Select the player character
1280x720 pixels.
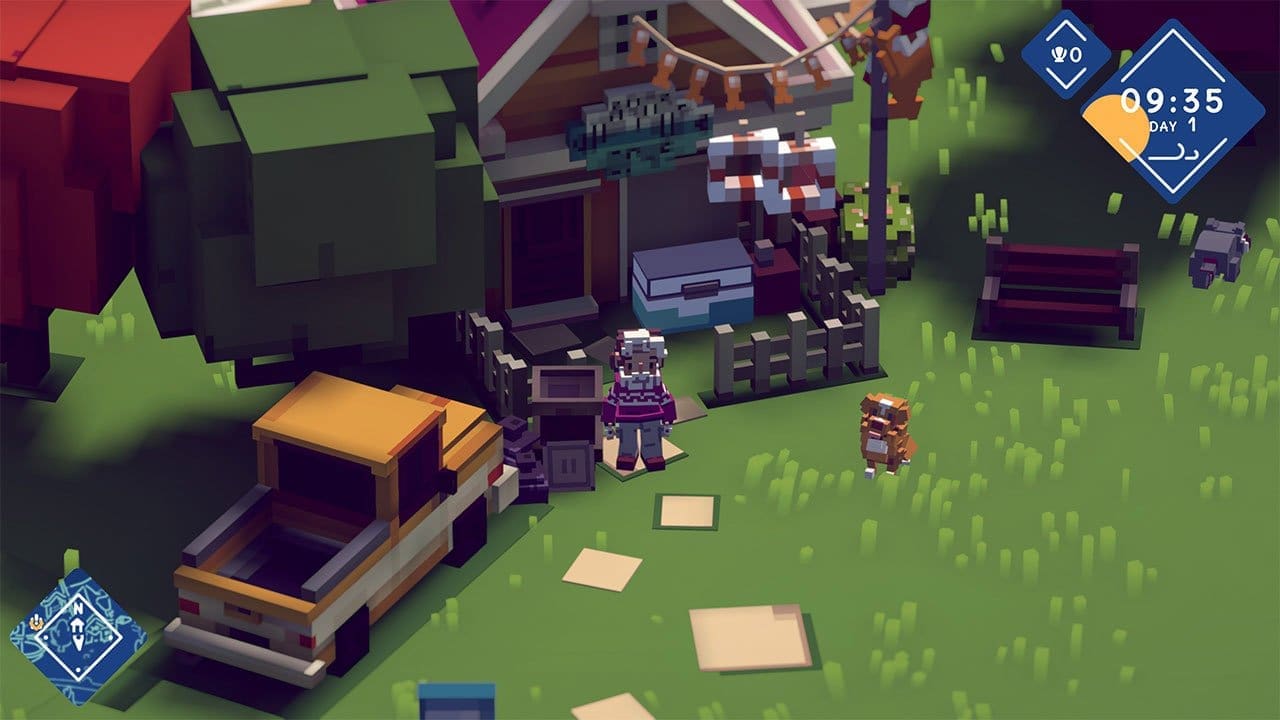638,400
